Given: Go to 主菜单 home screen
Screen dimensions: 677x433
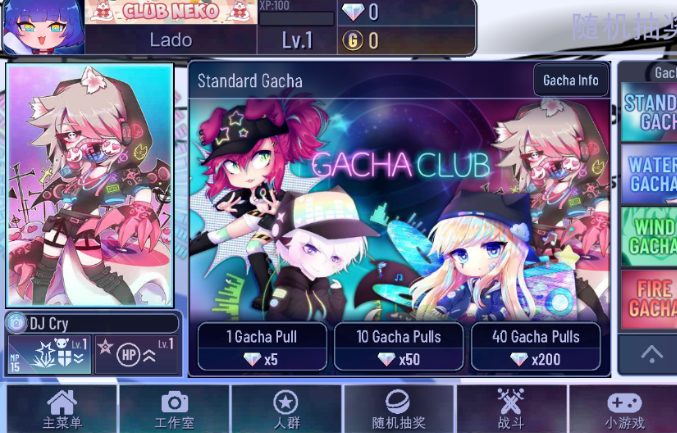Looking at the screenshot, I should [x=61, y=410].
